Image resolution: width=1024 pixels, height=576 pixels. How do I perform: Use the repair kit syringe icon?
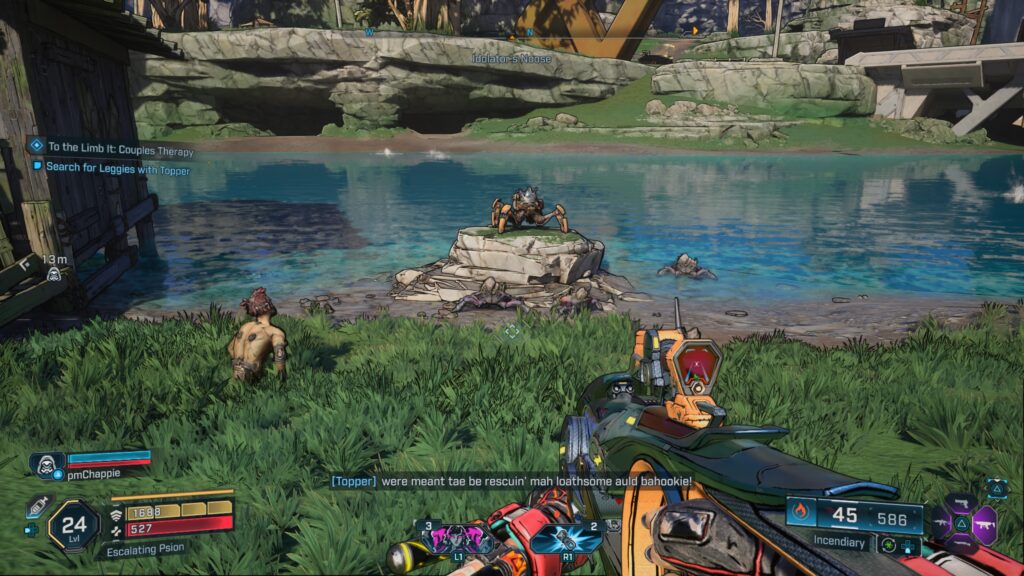pyautogui.click(x=38, y=506)
